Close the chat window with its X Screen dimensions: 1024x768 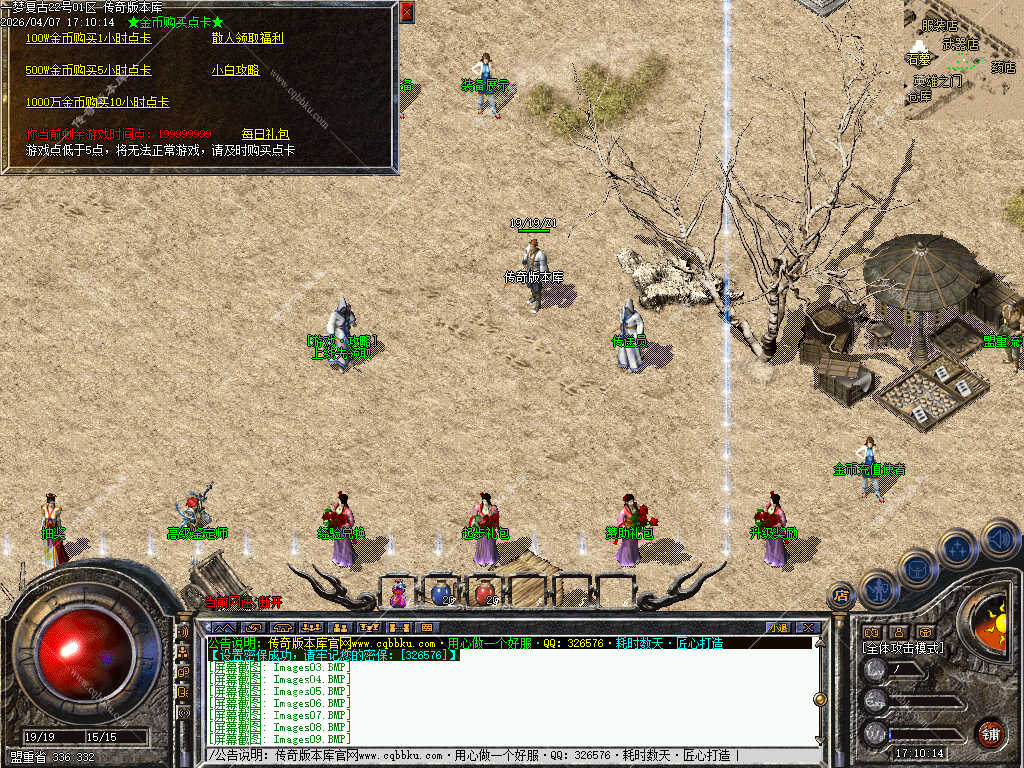point(808,628)
